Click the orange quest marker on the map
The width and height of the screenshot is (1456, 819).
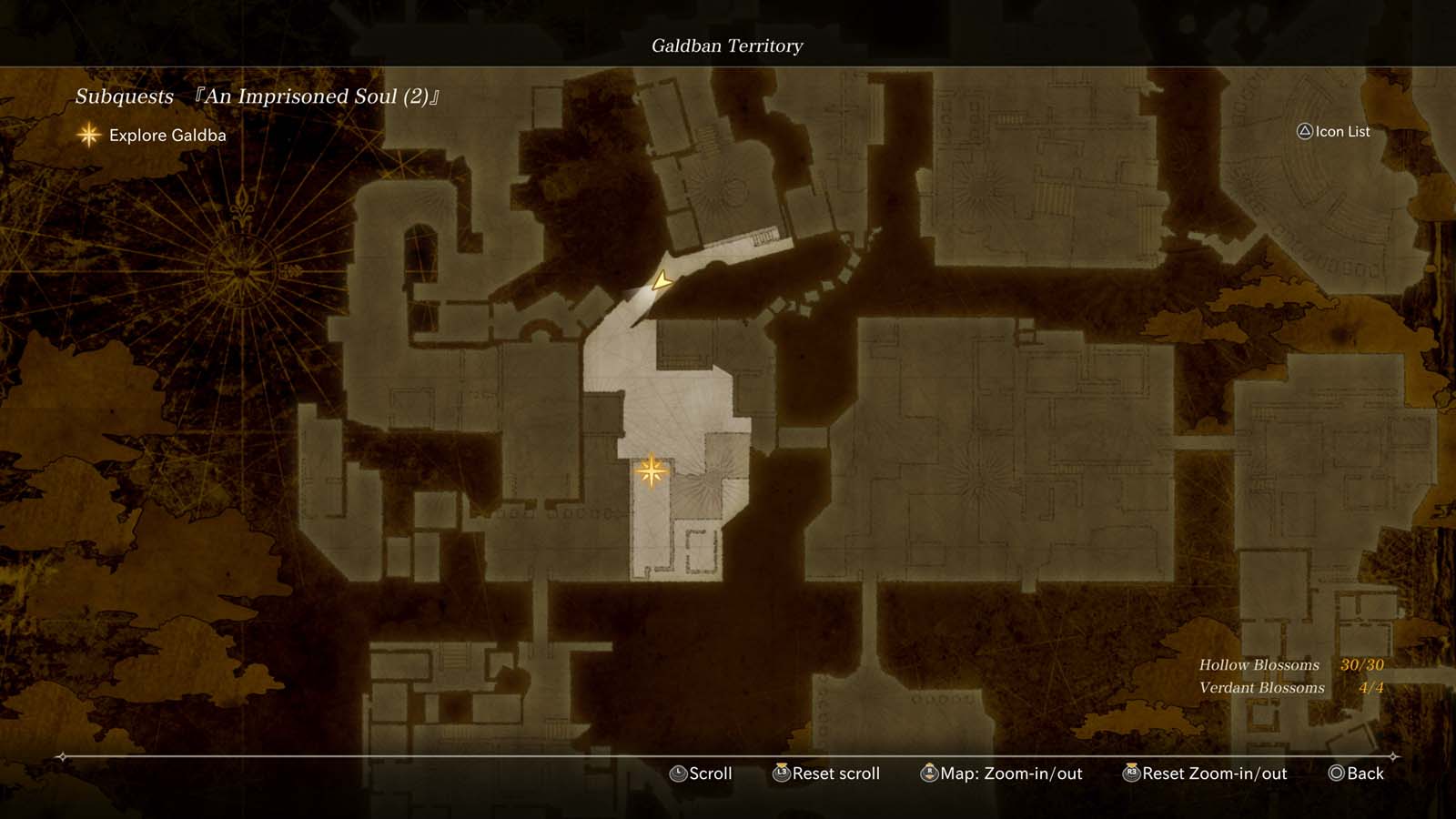(653, 470)
